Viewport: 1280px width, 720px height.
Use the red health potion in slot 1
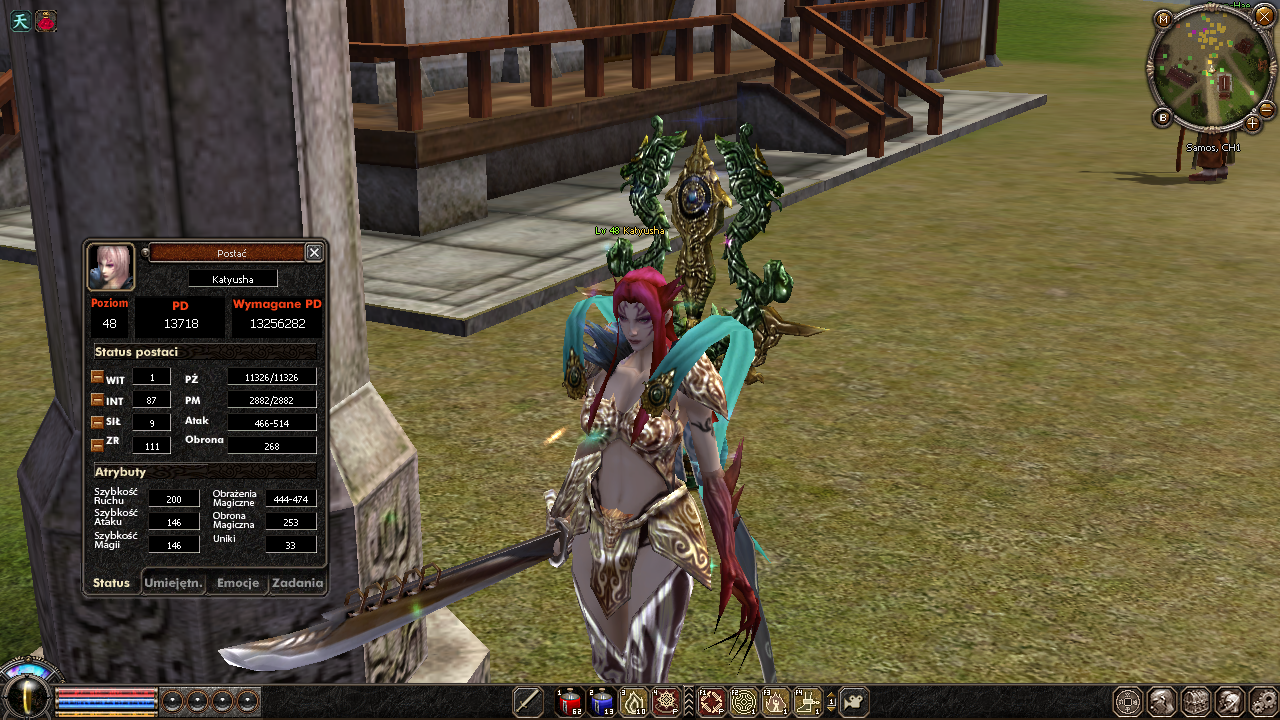(x=570, y=702)
